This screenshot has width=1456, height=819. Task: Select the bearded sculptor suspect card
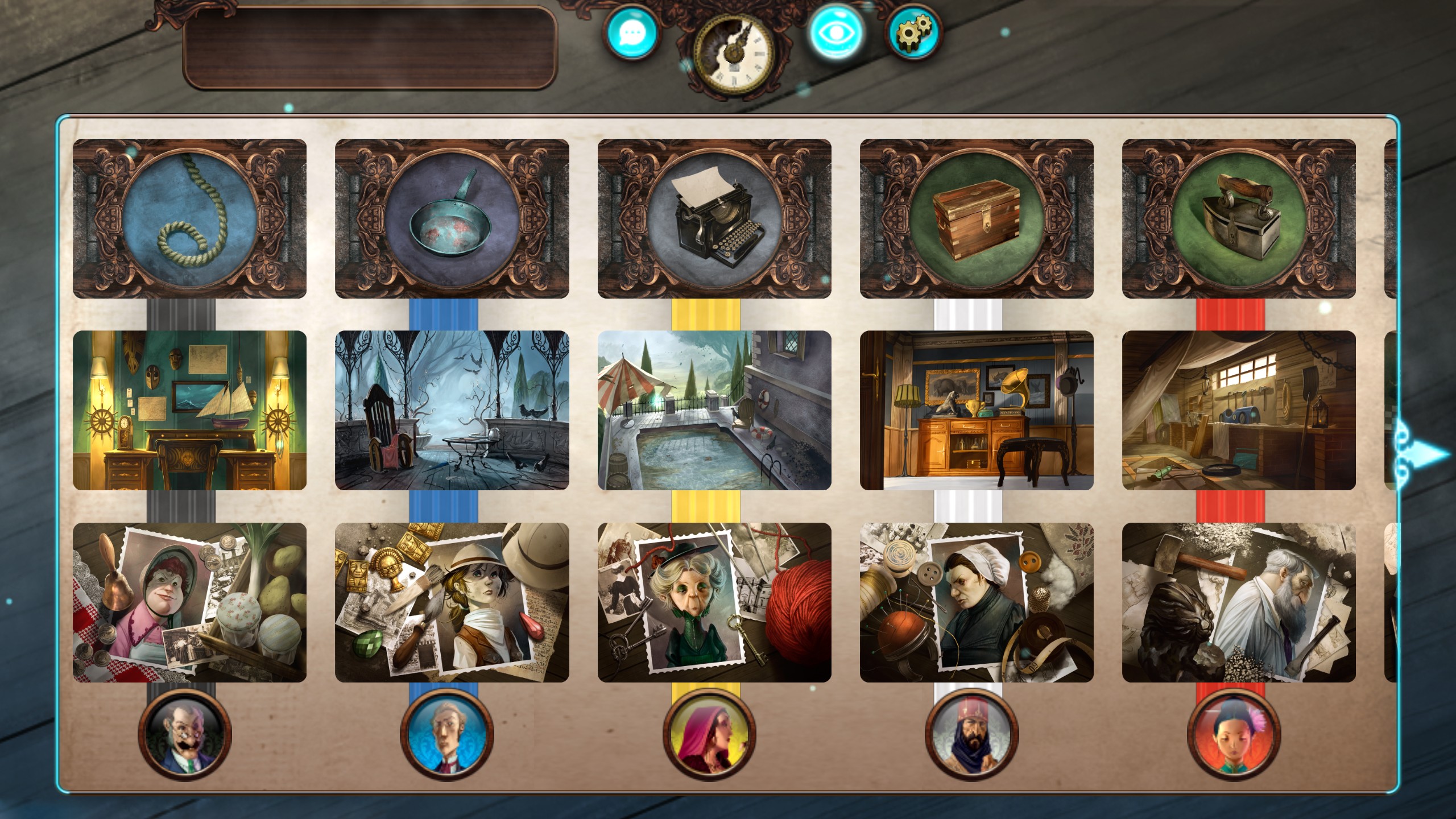click(x=1239, y=602)
